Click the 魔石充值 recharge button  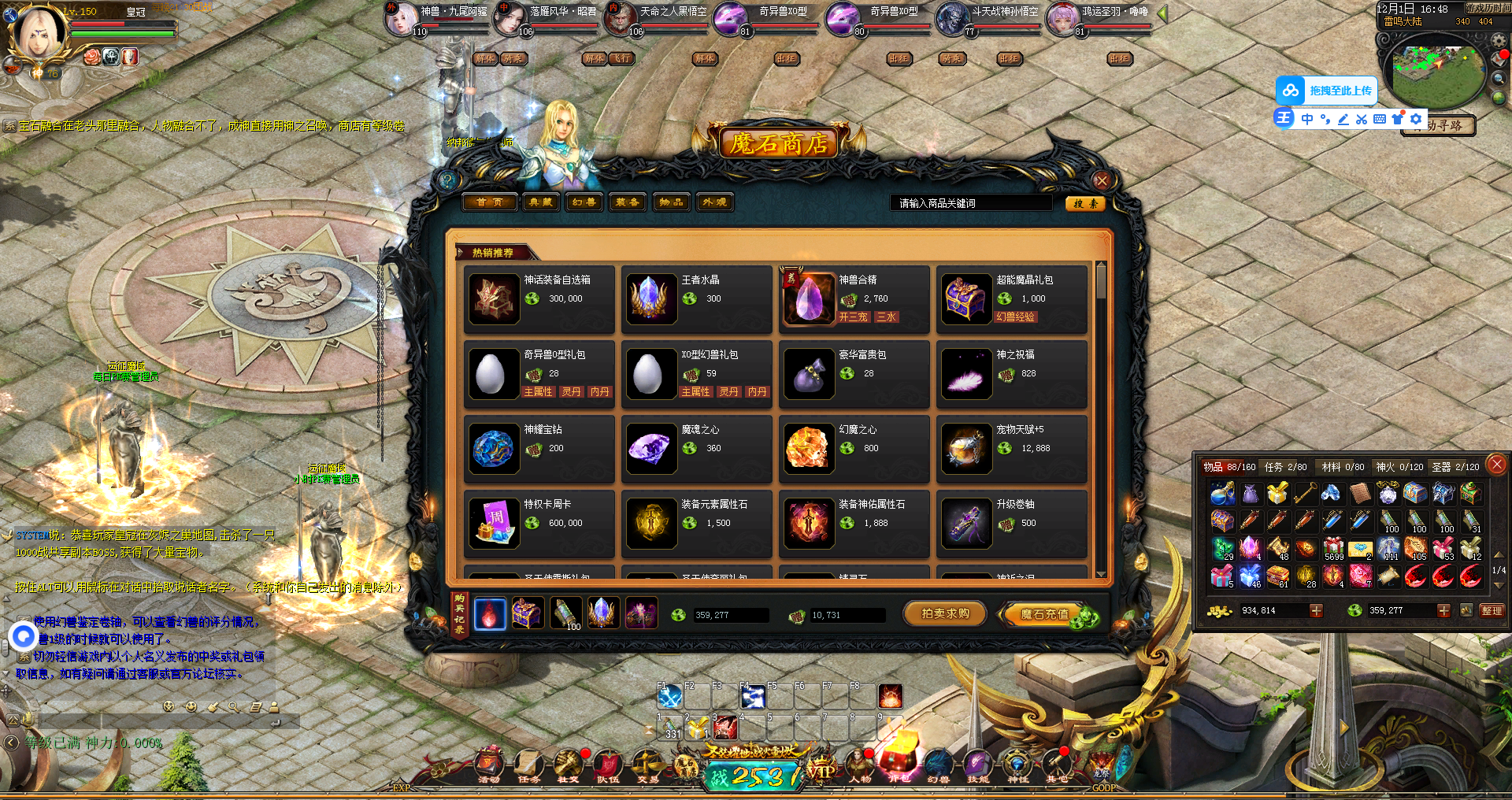coord(1046,614)
